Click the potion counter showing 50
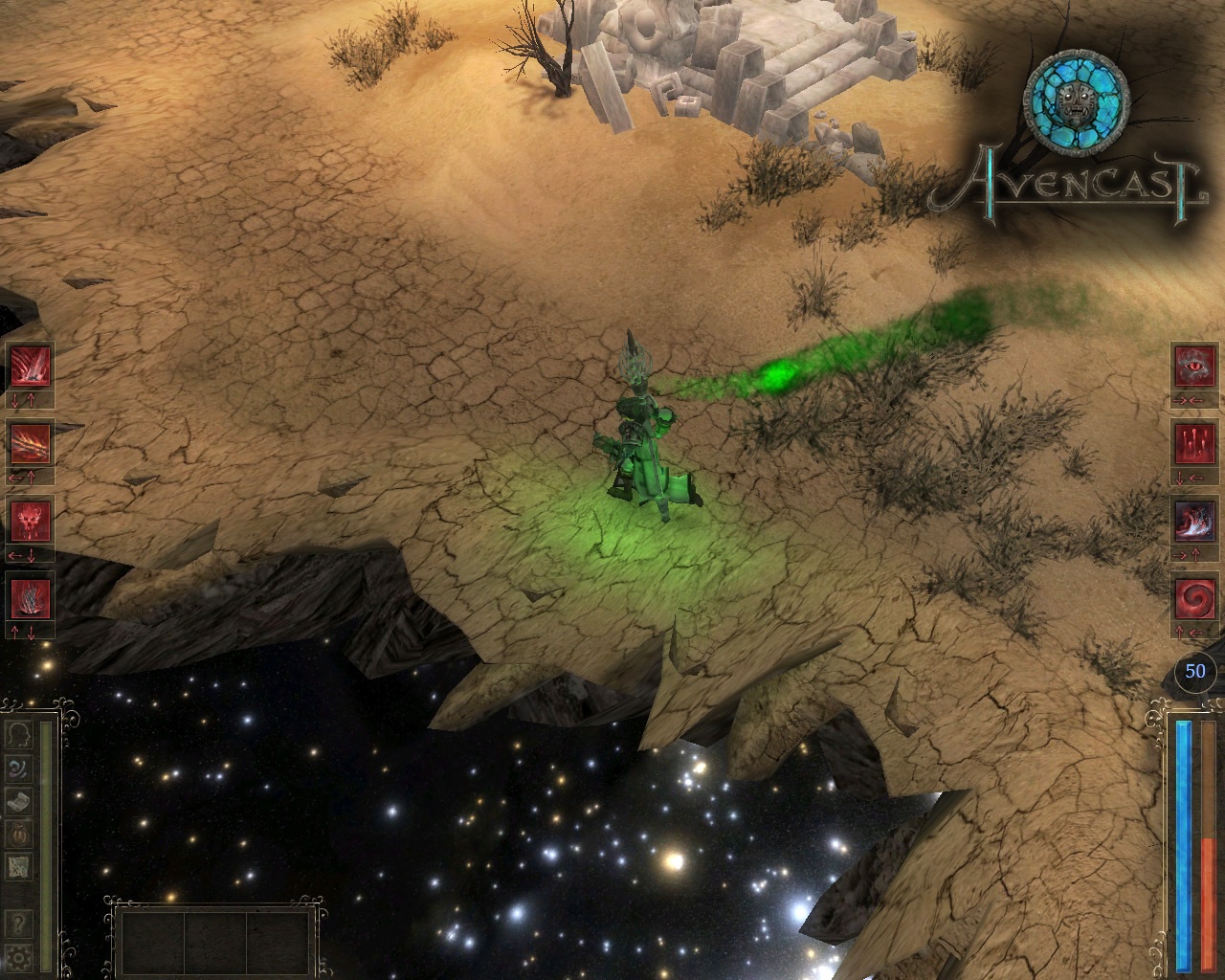Viewport: 1225px width, 980px height. click(1193, 672)
